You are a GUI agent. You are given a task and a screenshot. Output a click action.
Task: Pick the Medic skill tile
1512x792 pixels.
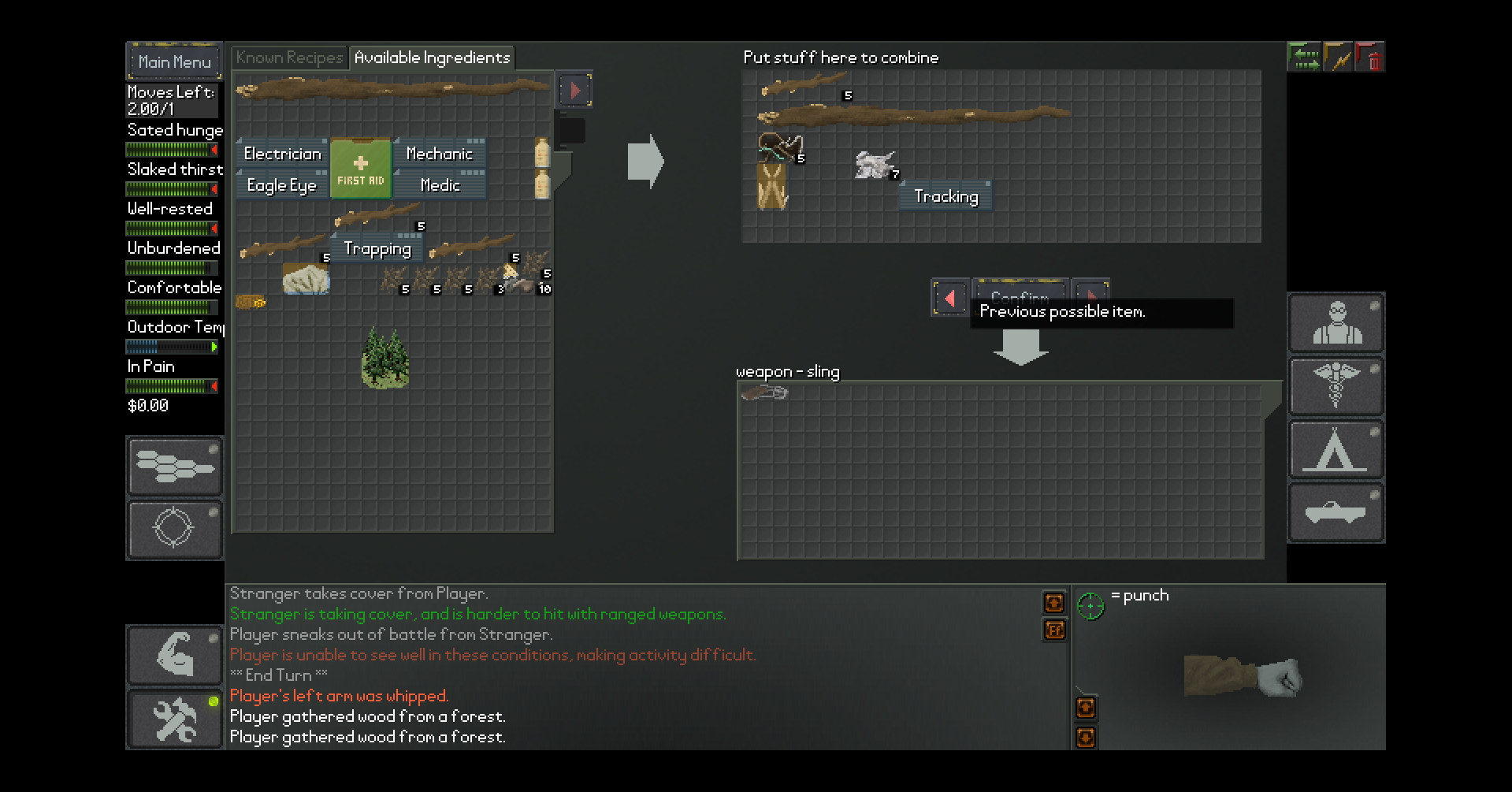[439, 185]
